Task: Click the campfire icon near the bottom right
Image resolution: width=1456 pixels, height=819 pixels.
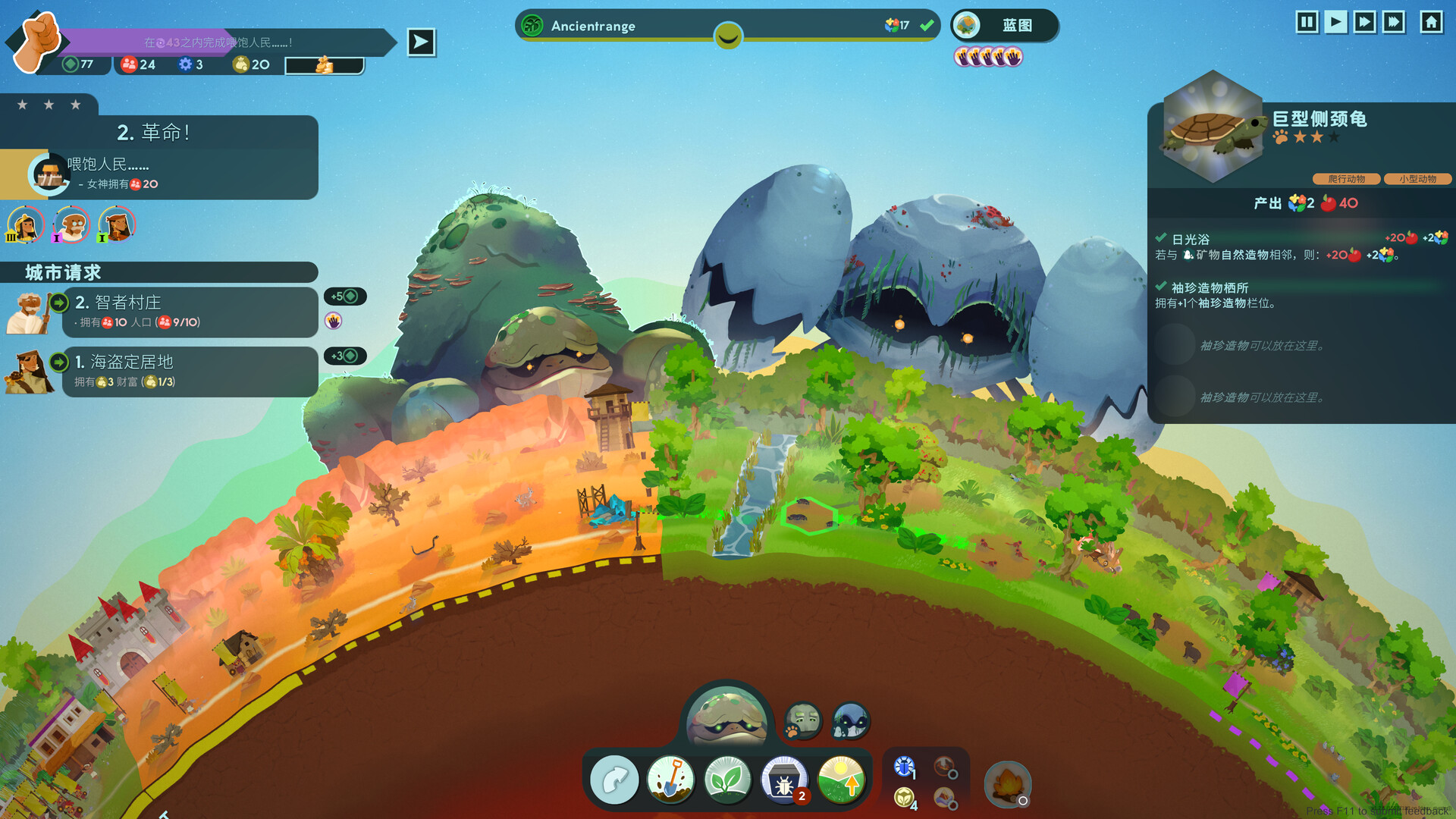Action: pos(1009,785)
